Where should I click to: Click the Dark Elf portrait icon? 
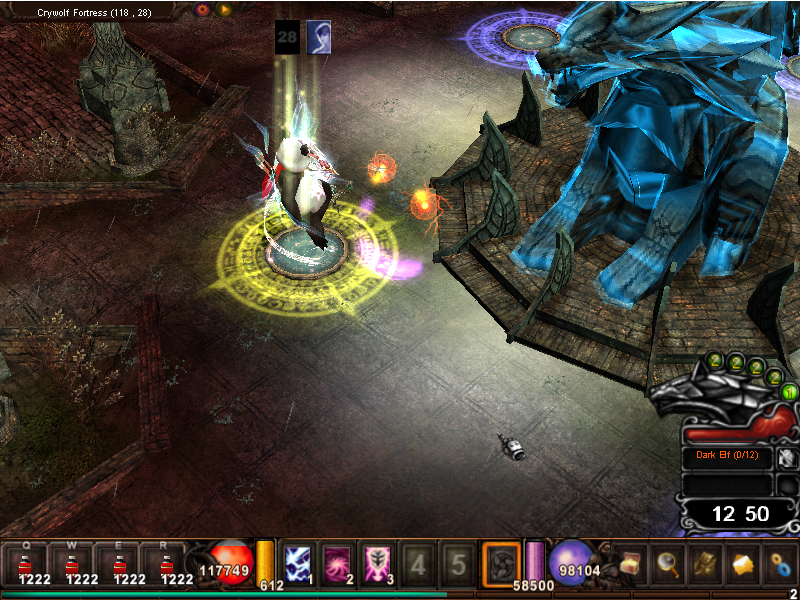[787, 457]
